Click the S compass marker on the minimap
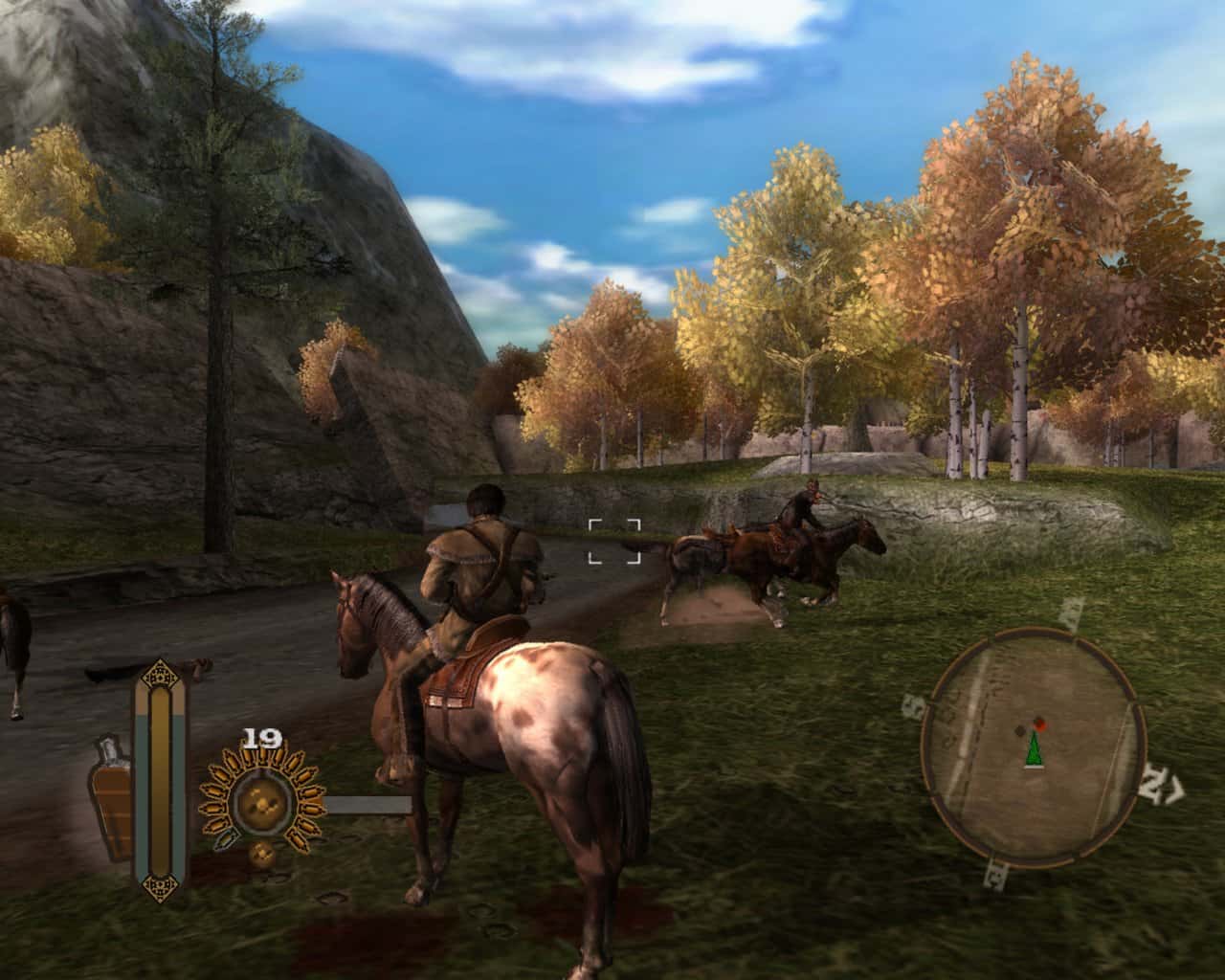The image size is (1225, 980). 914,703
